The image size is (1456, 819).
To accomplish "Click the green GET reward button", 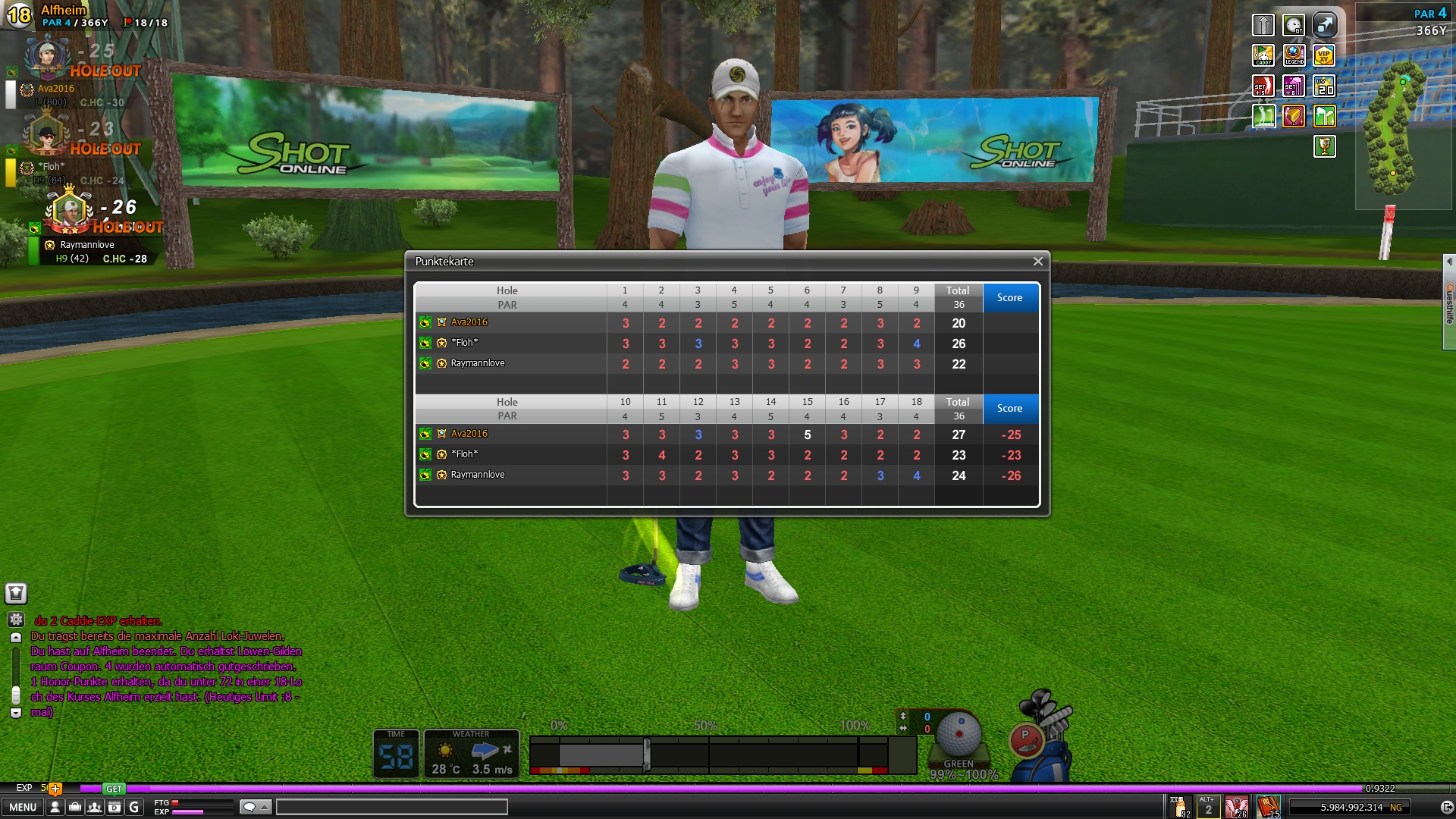I will pyautogui.click(x=114, y=789).
